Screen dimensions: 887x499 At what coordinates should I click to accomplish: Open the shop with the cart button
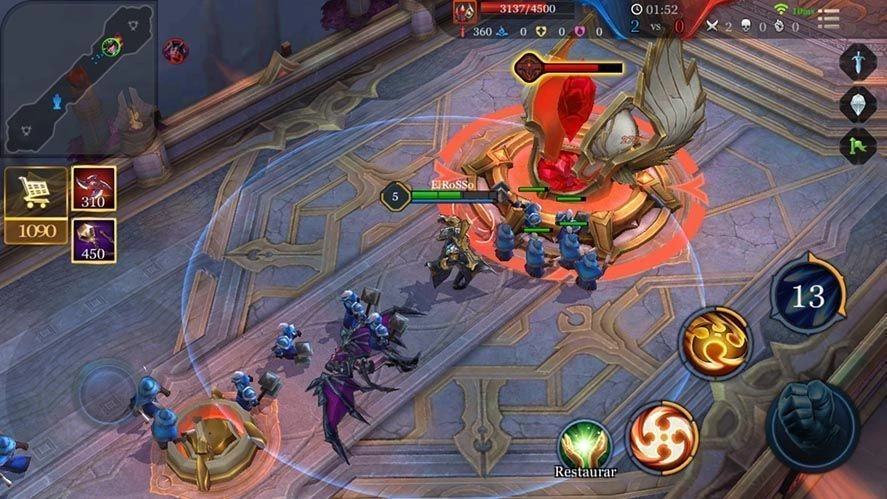(35, 193)
